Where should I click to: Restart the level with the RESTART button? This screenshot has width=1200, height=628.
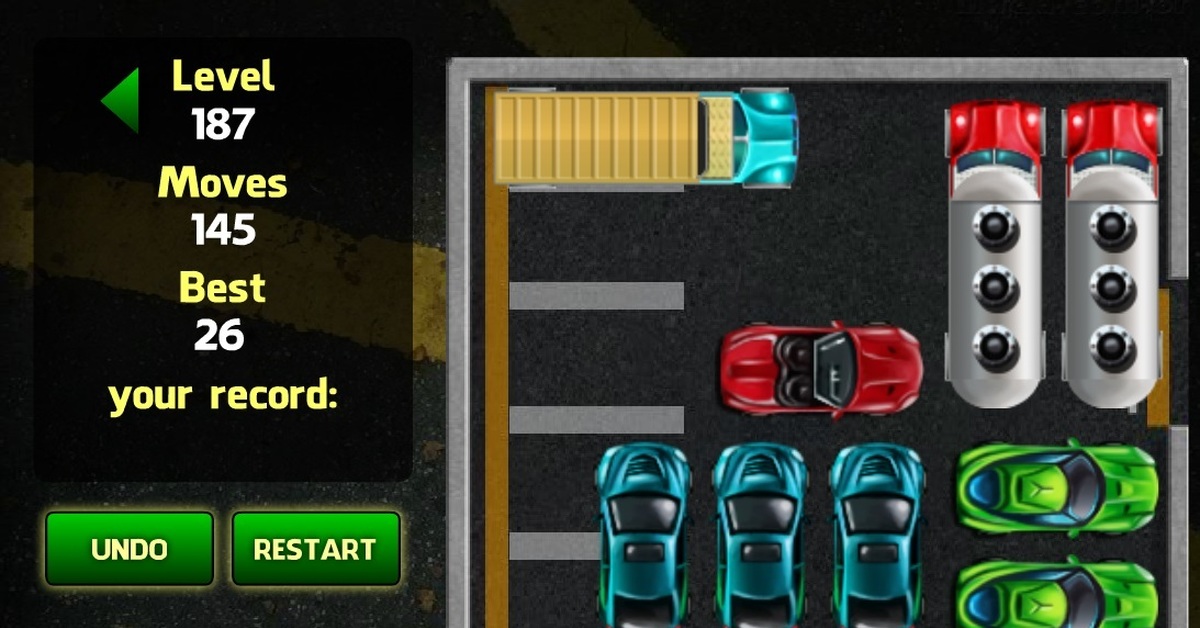315,549
